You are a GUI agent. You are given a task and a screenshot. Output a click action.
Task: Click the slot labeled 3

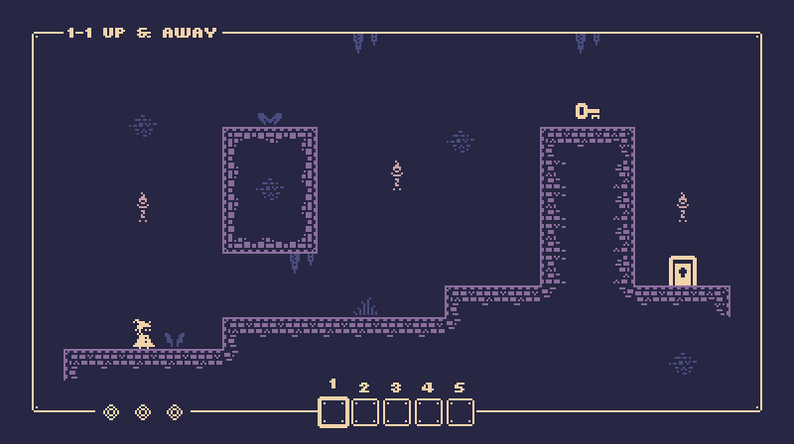[397, 412]
